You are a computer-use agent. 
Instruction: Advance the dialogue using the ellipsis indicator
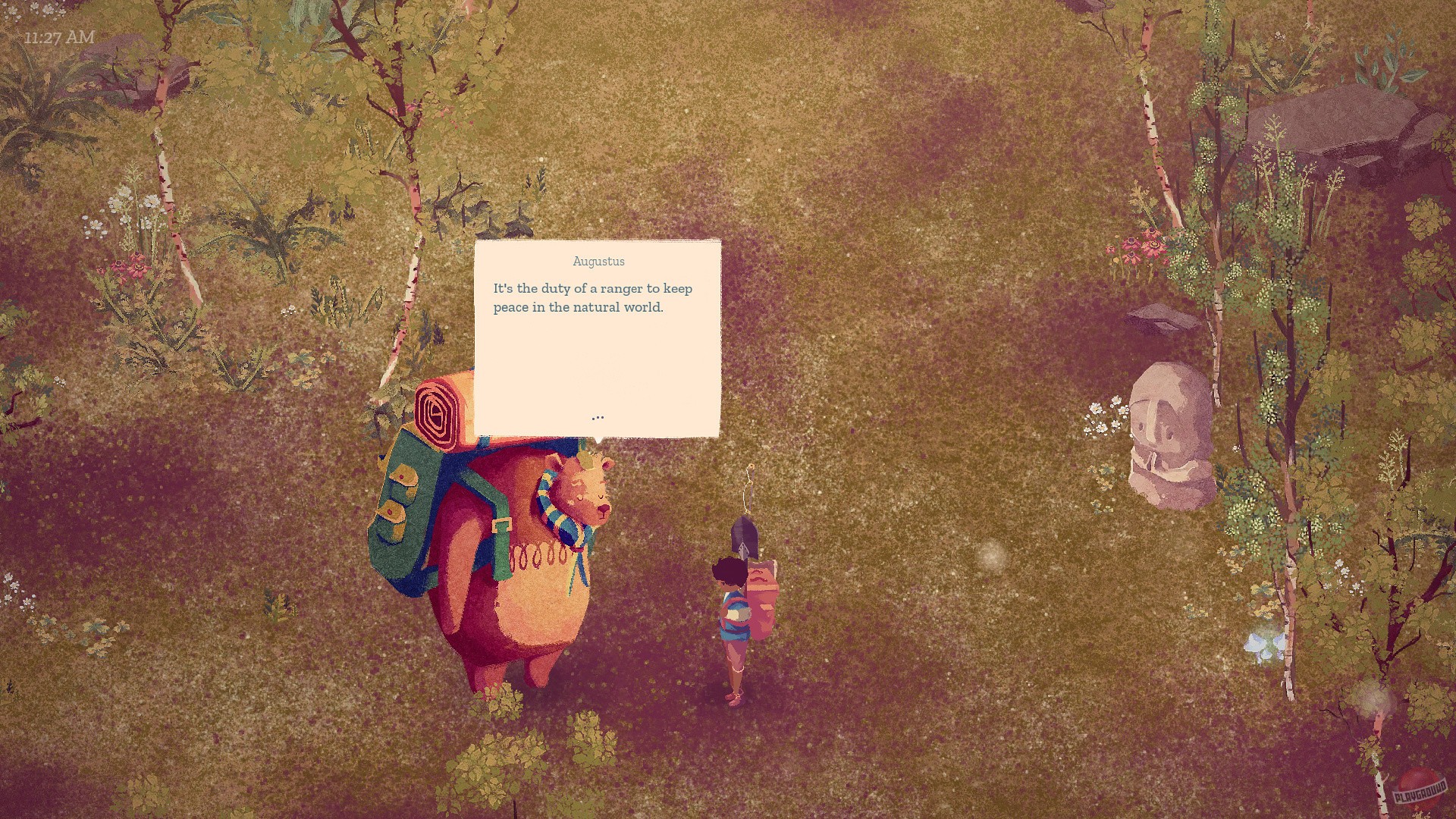click(598, 416)
